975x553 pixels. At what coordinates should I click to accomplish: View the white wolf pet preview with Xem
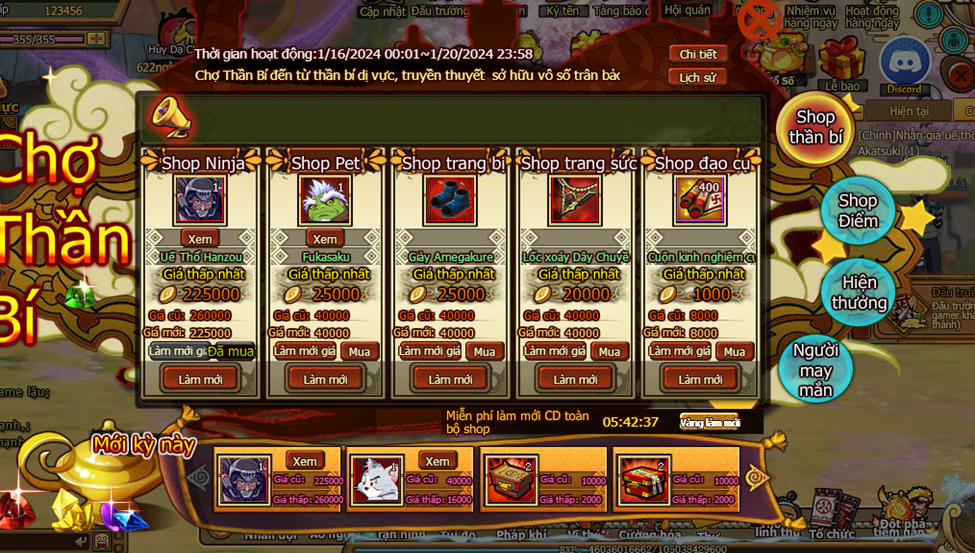436,461
